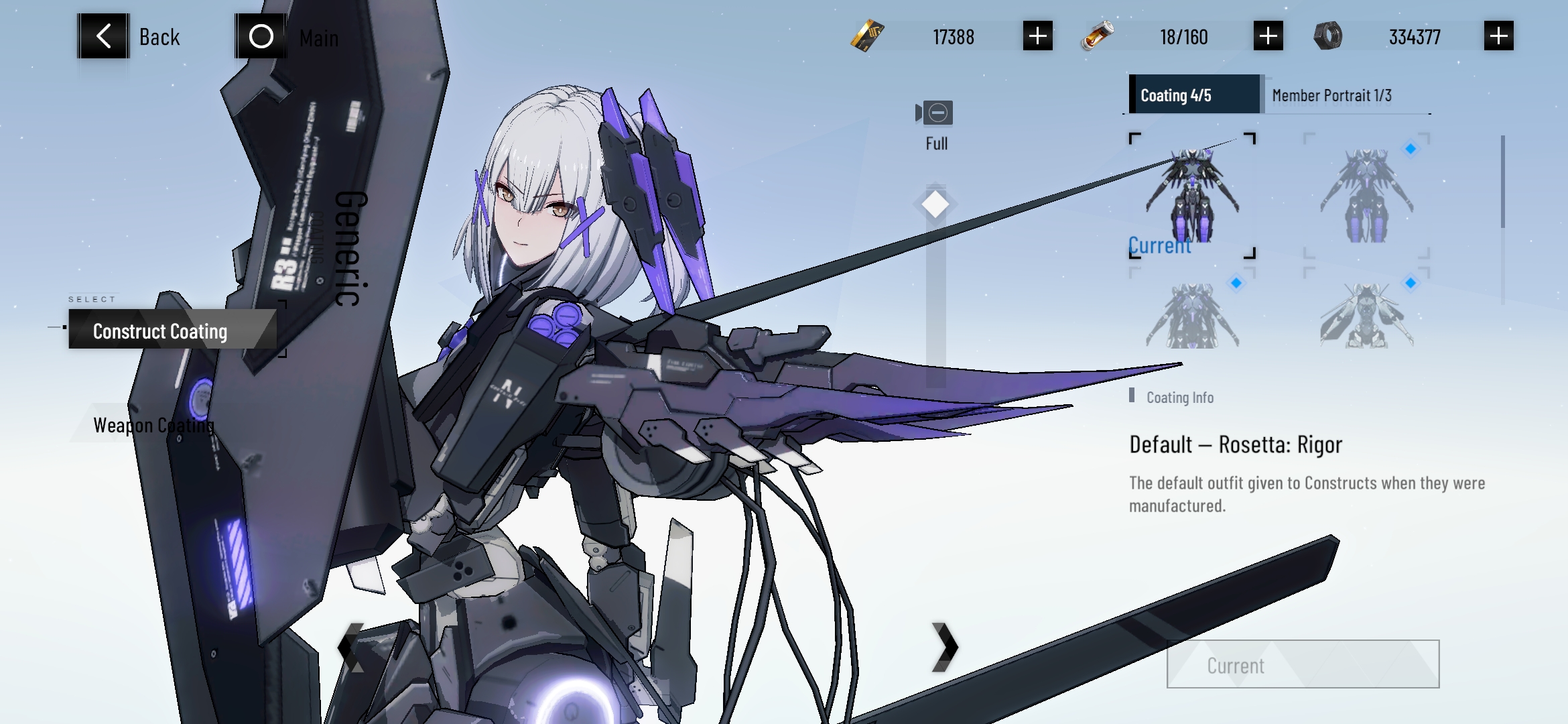View next character with right arrow

(945, 647)
